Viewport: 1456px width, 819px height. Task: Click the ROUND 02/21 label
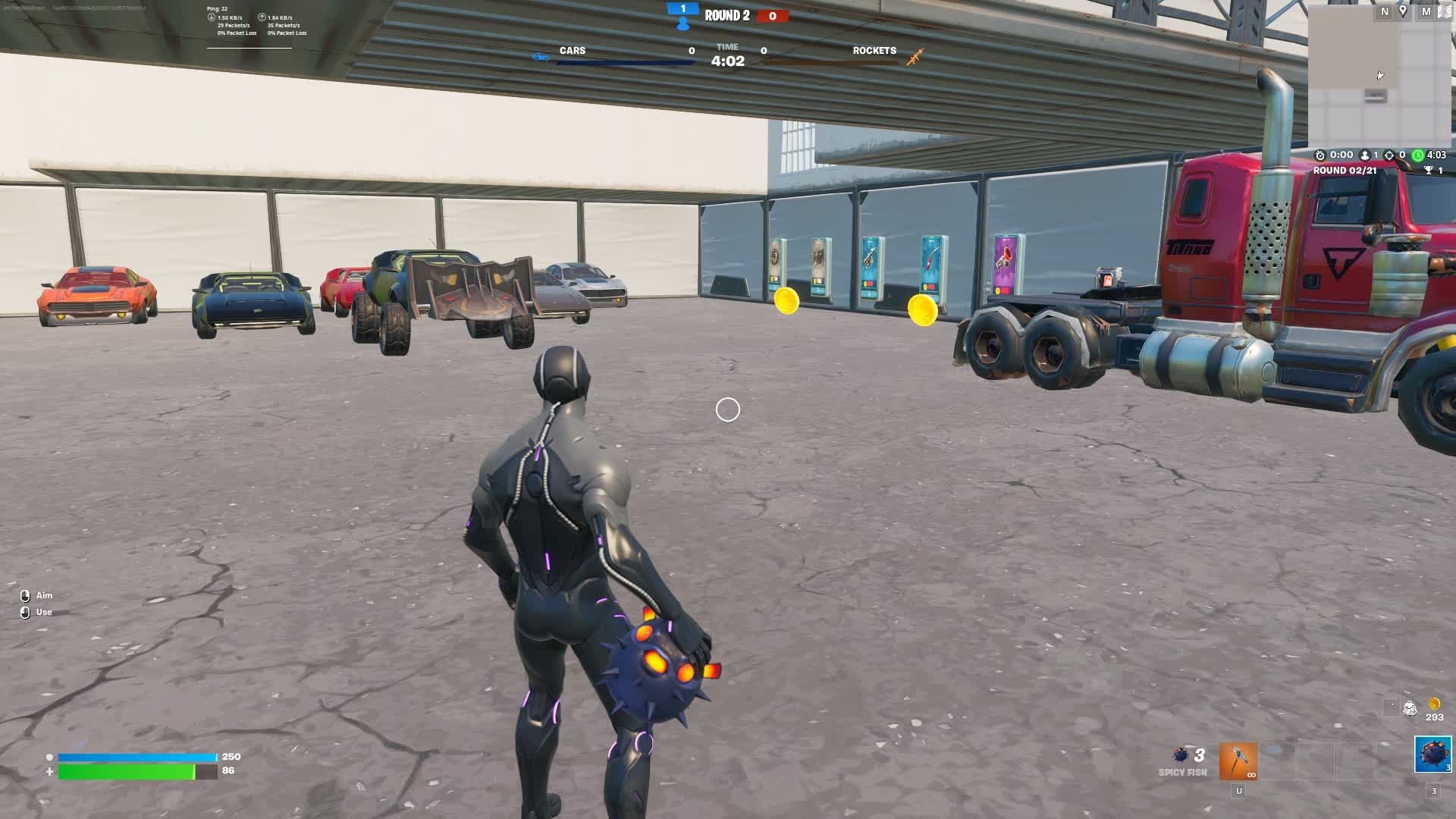point(1345,170)
